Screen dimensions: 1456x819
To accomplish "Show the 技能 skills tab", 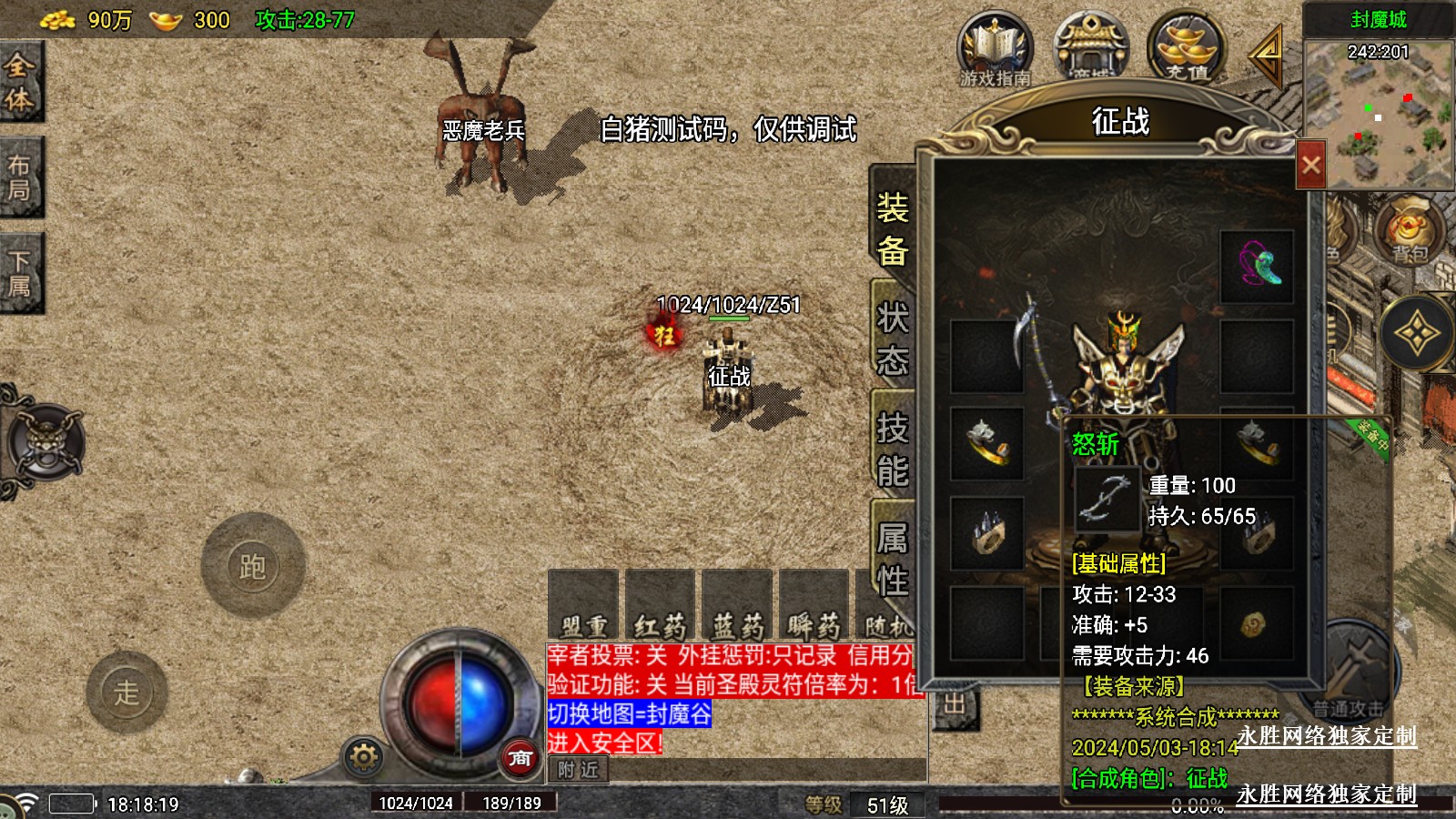I will pos(893,450).
